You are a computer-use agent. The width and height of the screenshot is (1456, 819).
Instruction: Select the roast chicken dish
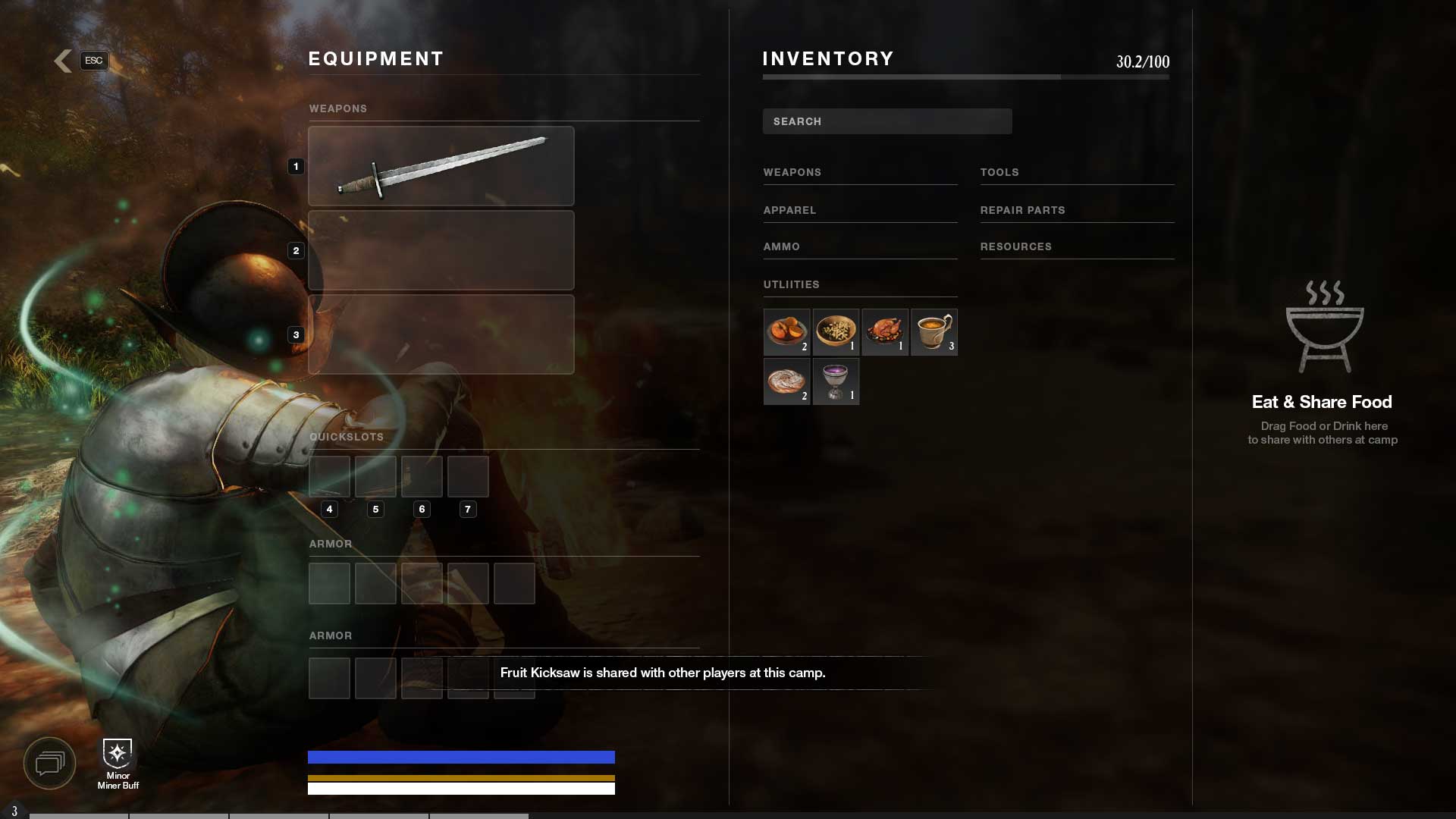tap(885, 331)
